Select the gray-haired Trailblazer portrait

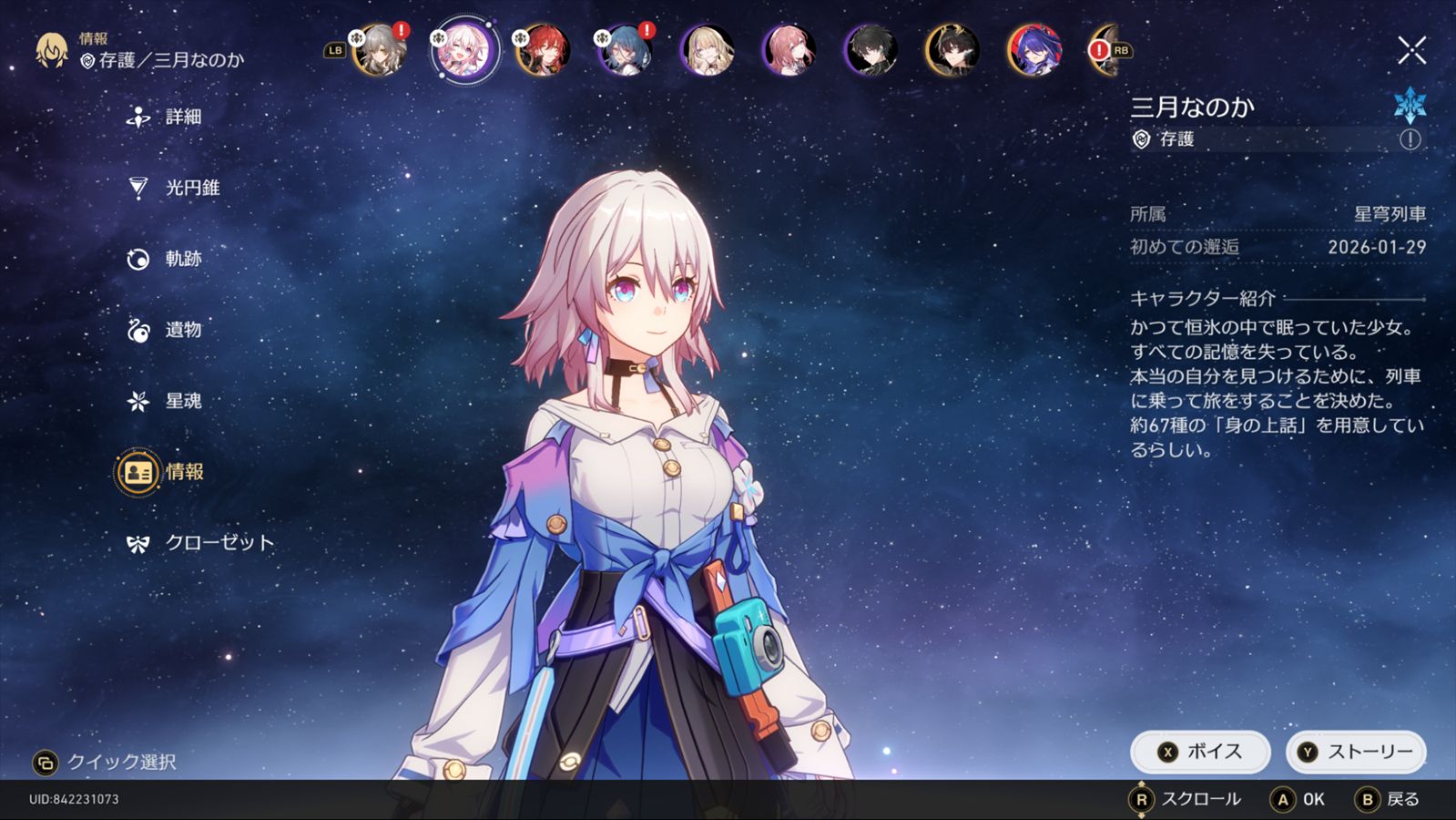379,50
